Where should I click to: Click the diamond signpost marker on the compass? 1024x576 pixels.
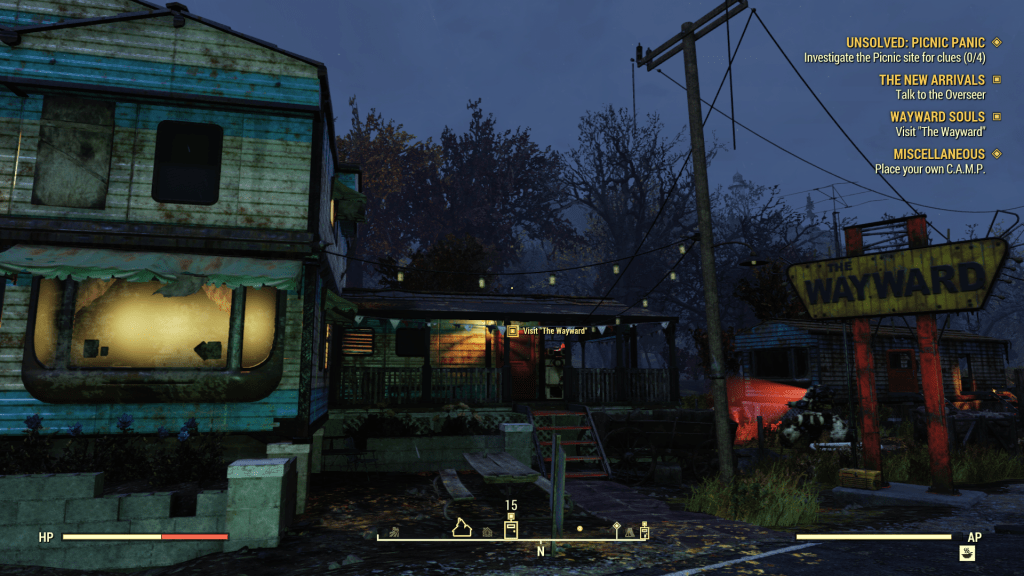point(617,529)
